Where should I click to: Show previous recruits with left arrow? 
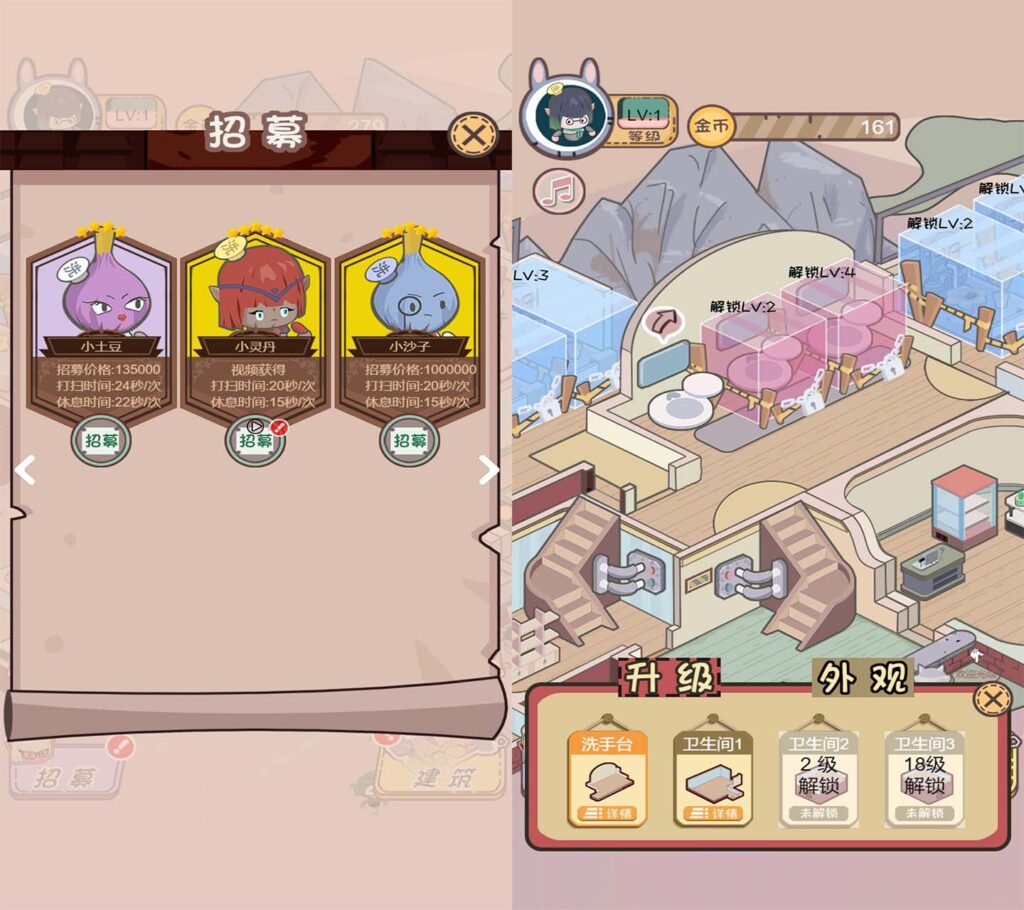26,470
